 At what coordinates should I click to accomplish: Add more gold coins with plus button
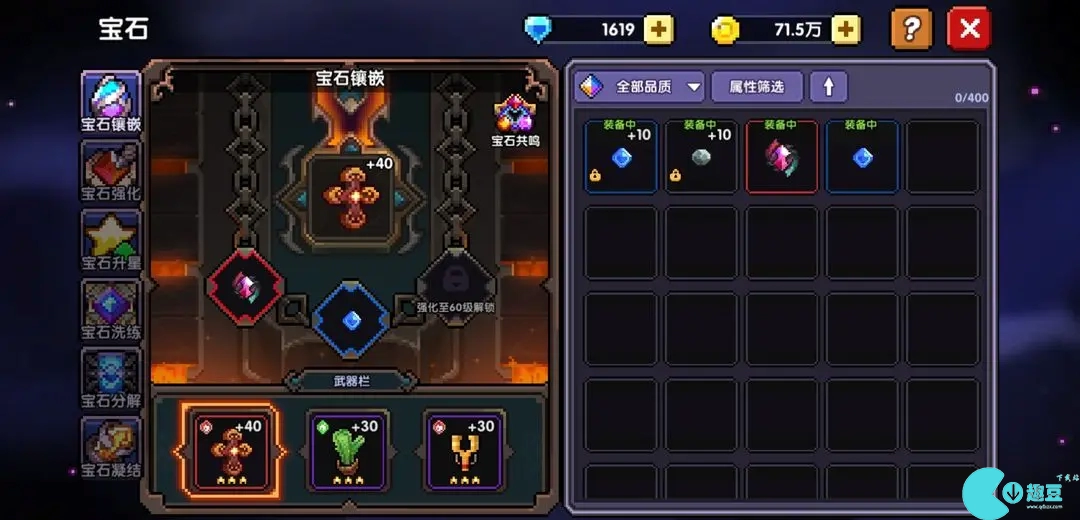click(x=845, y=30)
